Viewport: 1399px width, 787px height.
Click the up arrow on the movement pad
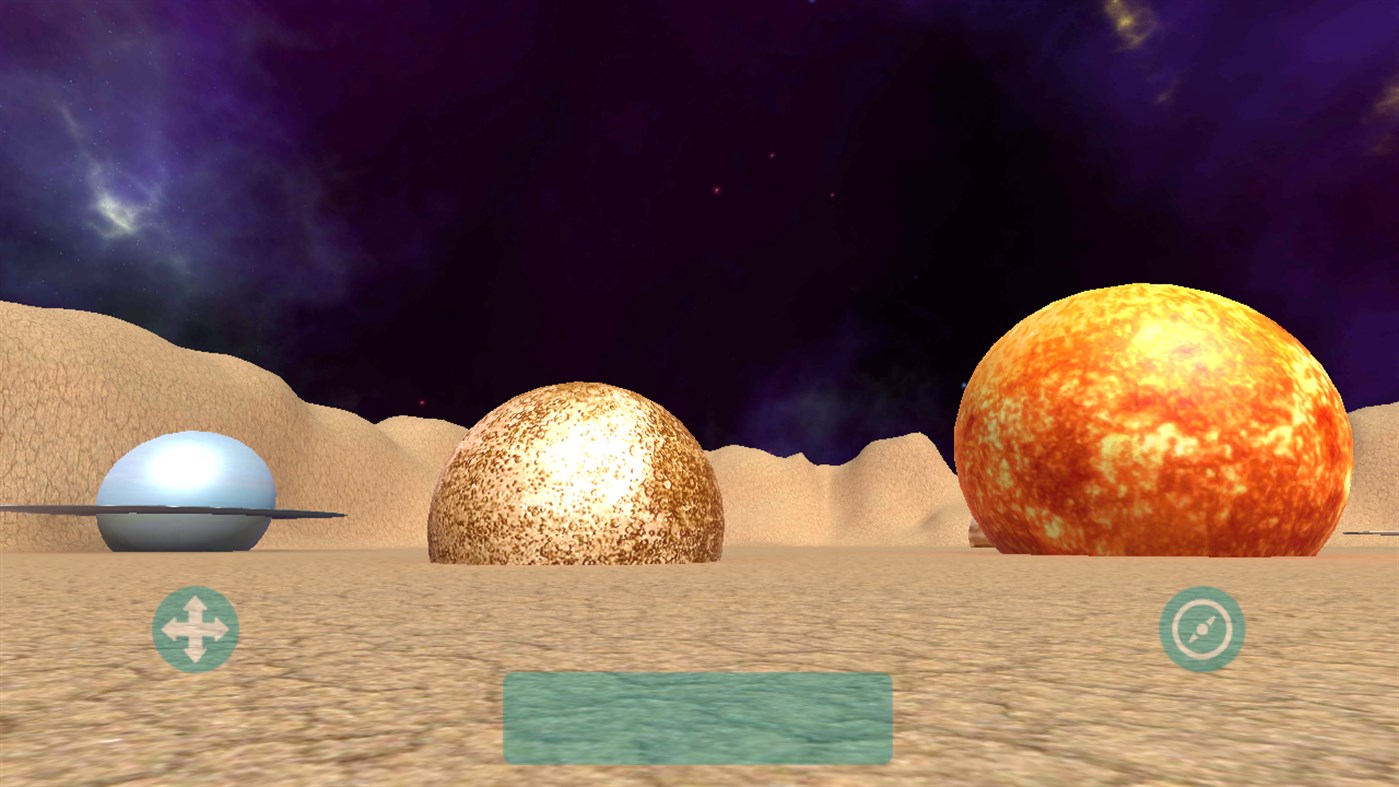pos(196,607)
